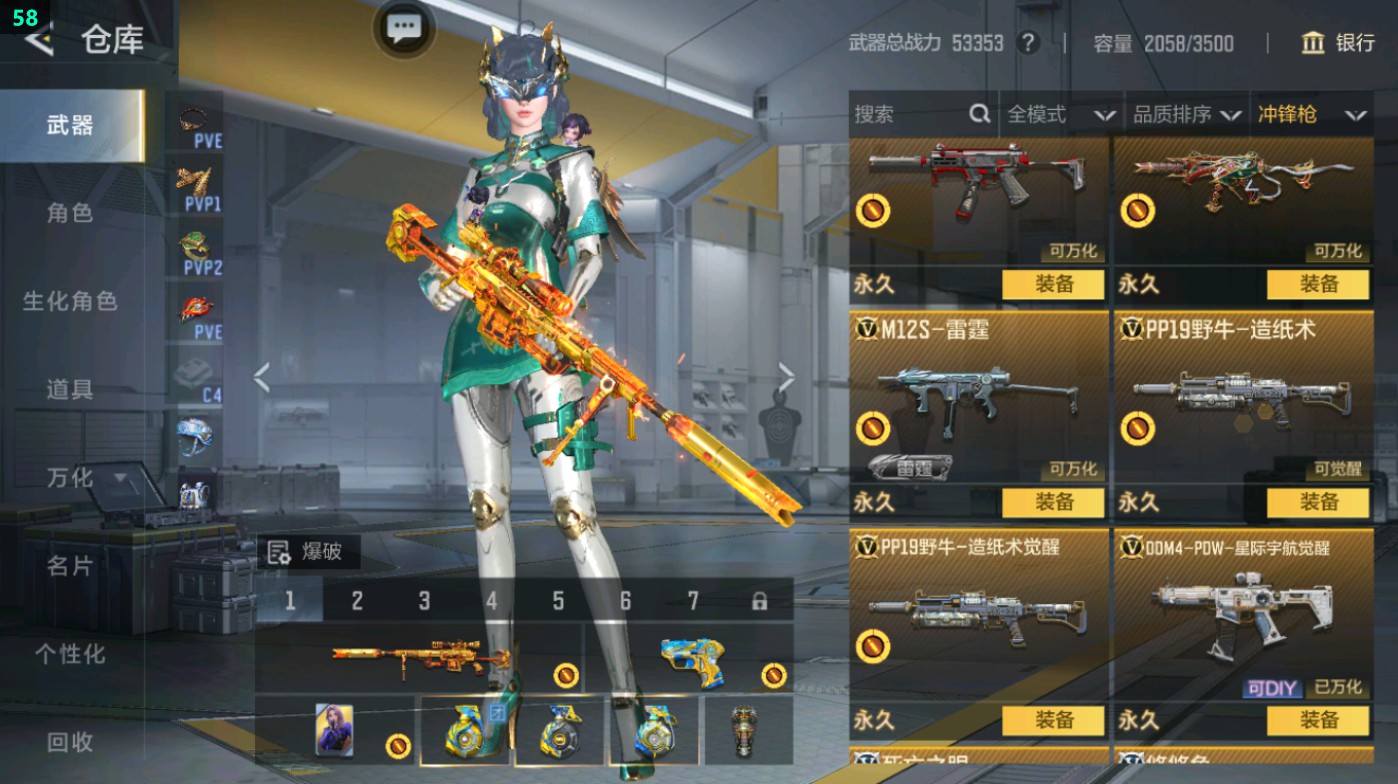The width and height of the screenshot is (1398, 784).
Task: Open the 全模式 mode dropdown
Action: pyautogui.click(x=1060, y=115)
